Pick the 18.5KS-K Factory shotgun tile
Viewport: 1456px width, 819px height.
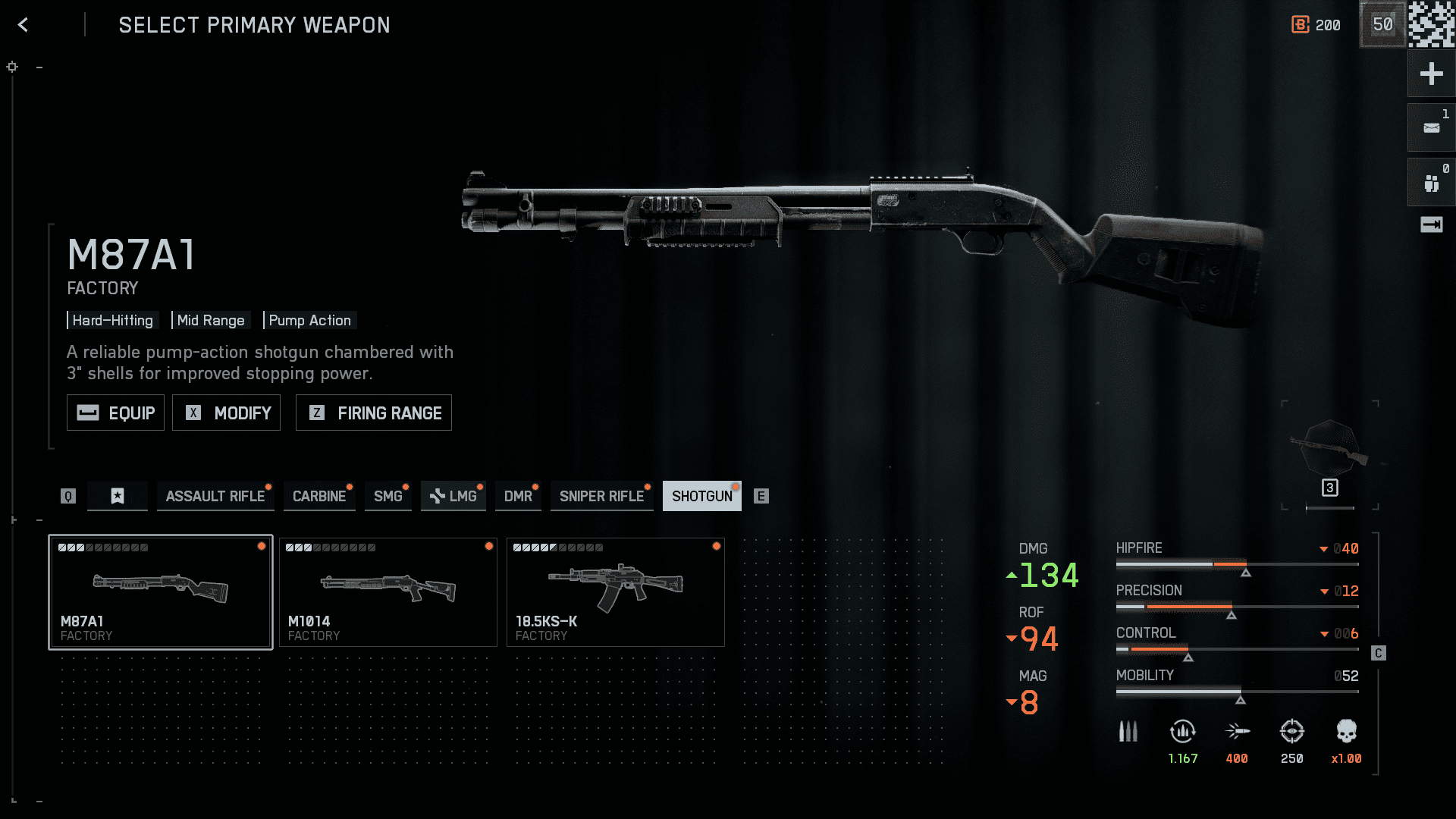(616, 592)
